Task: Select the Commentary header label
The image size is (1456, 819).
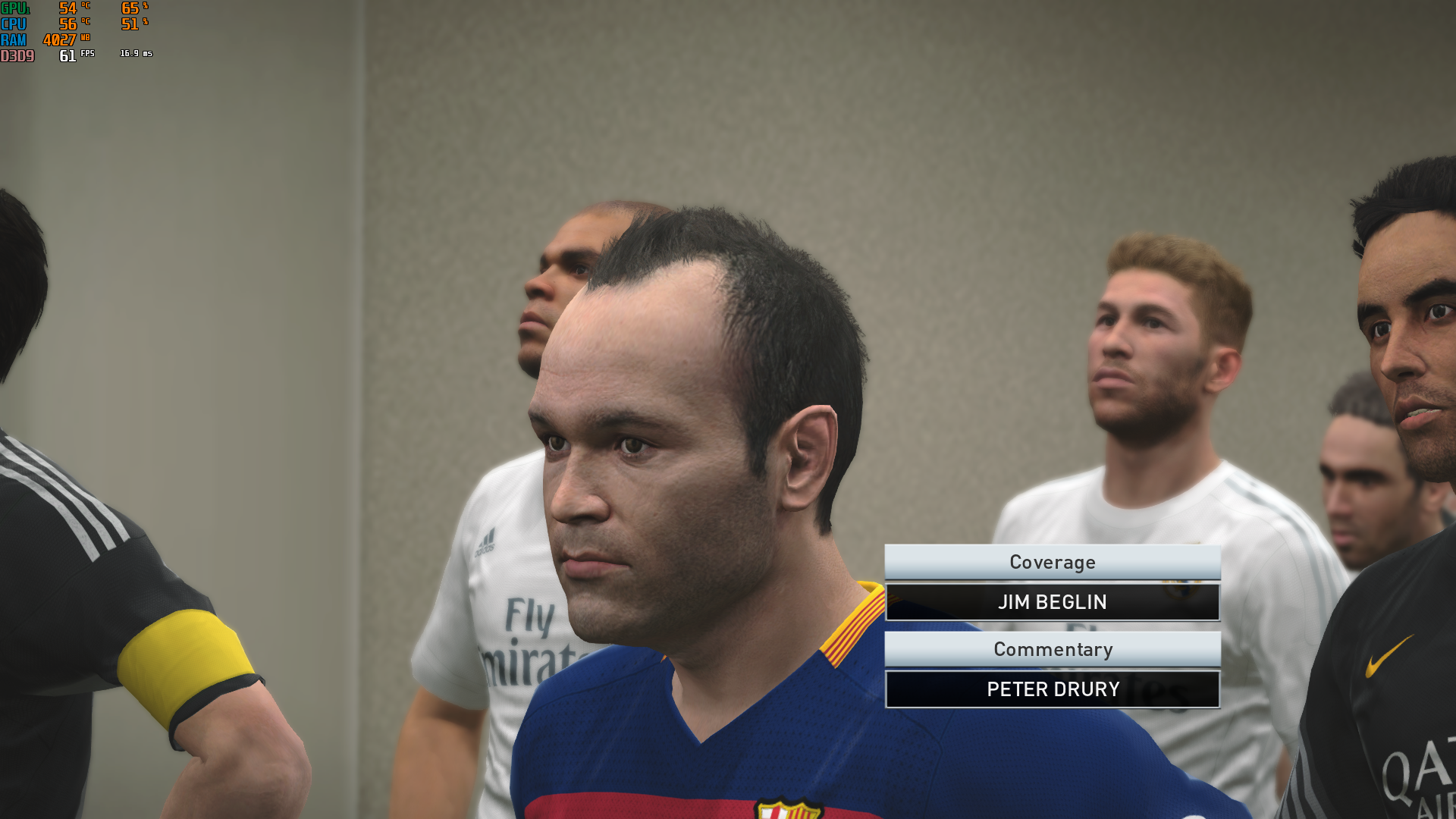Action: (1053, 649)
